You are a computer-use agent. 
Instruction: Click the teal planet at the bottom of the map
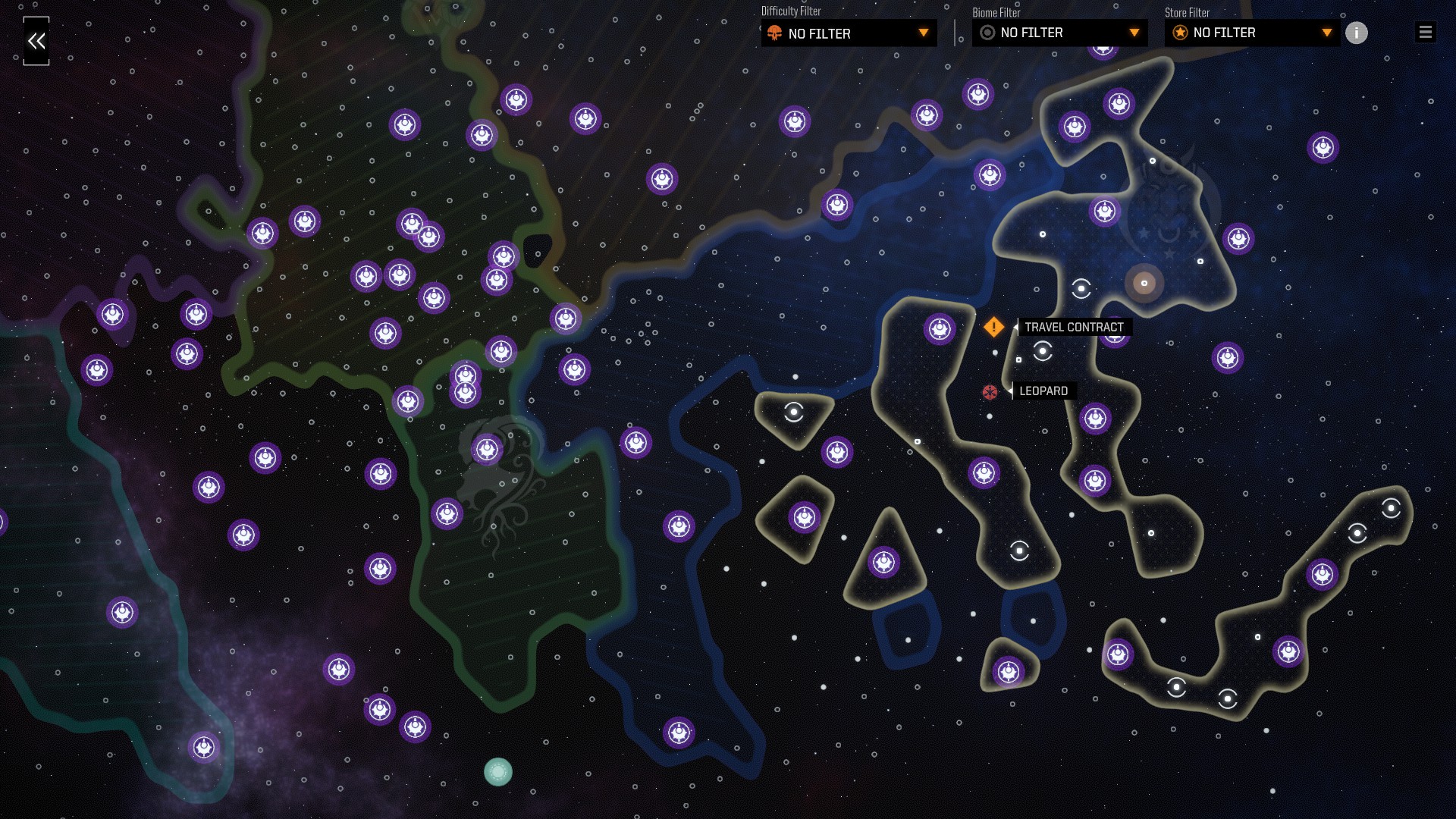(497, 770)
